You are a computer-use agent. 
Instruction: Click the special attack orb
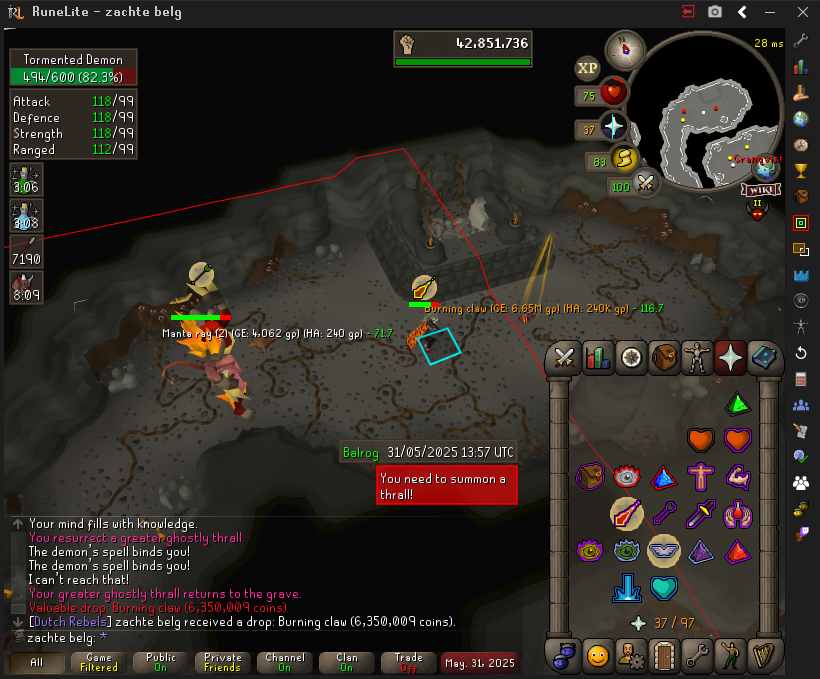coord(646,184)
